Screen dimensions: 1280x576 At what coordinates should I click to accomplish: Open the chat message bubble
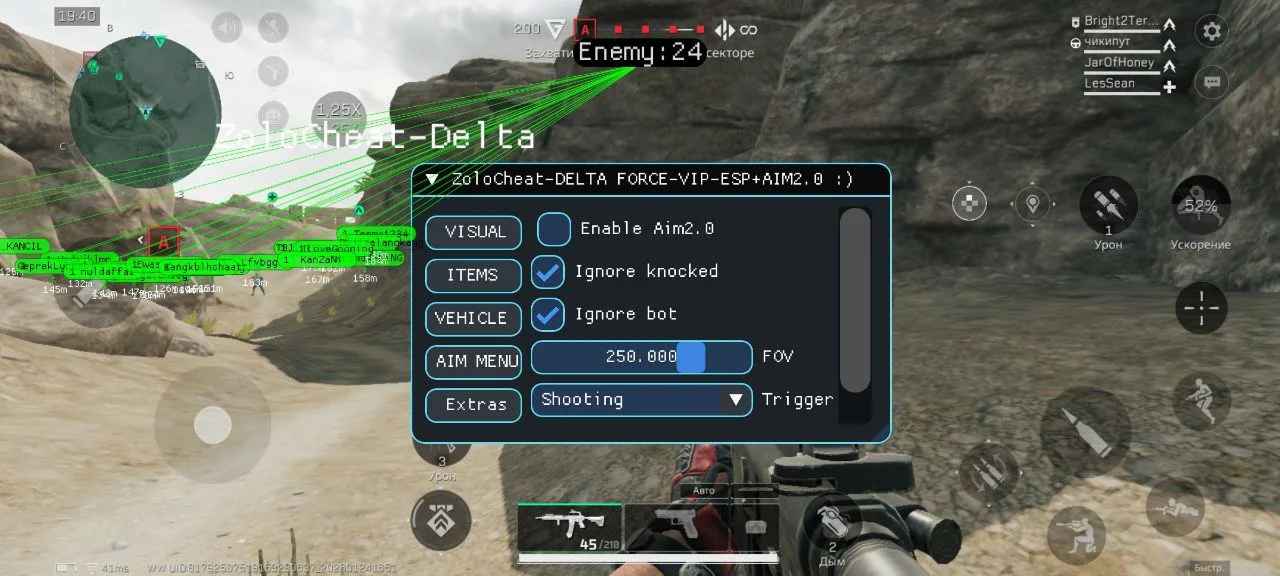1212,82
